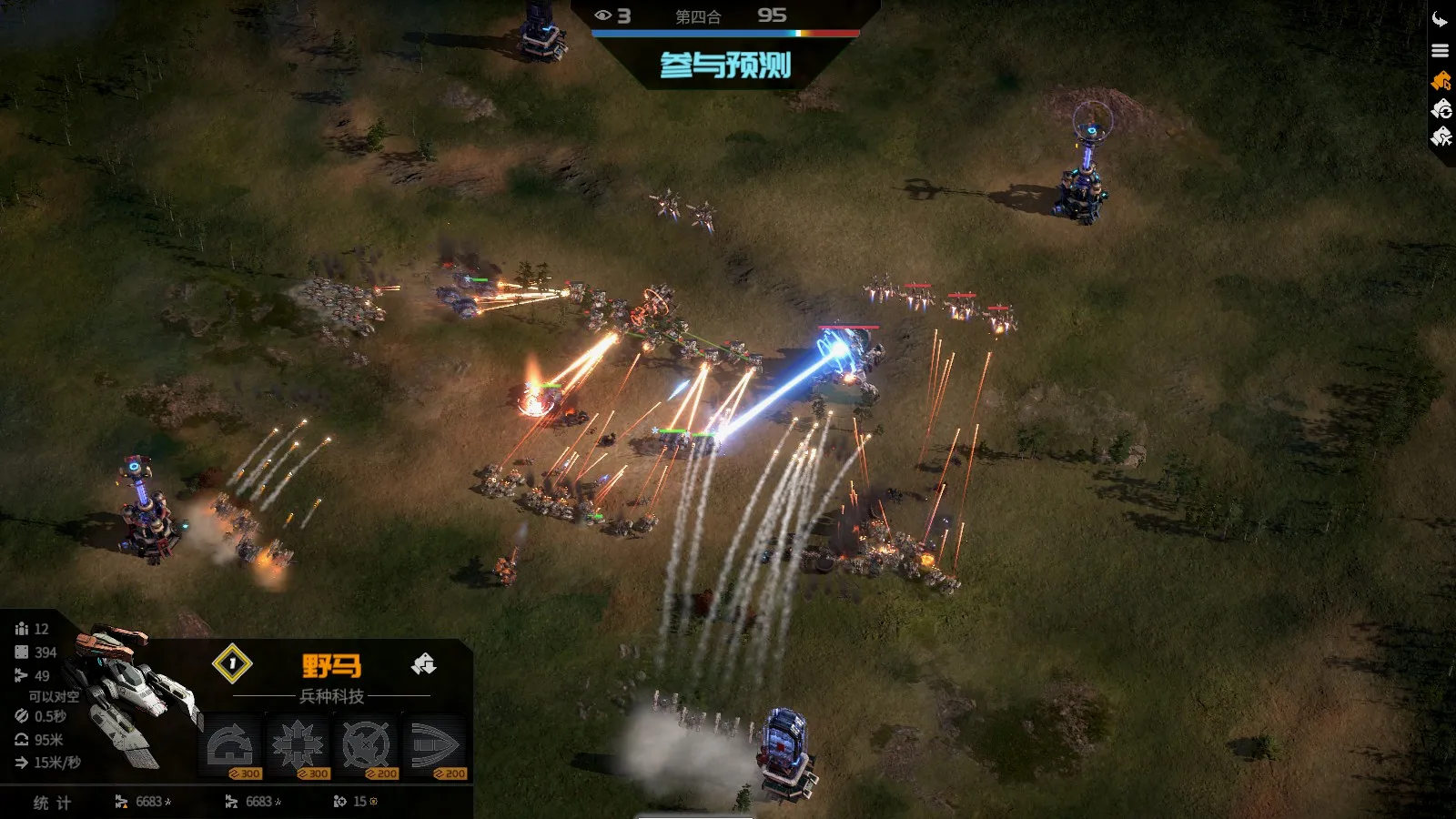The width and height of the screenshot is (1456, 819).
Task: Click the eye spectator count icon
Action: pyautogui.click(x=602, y=15)
